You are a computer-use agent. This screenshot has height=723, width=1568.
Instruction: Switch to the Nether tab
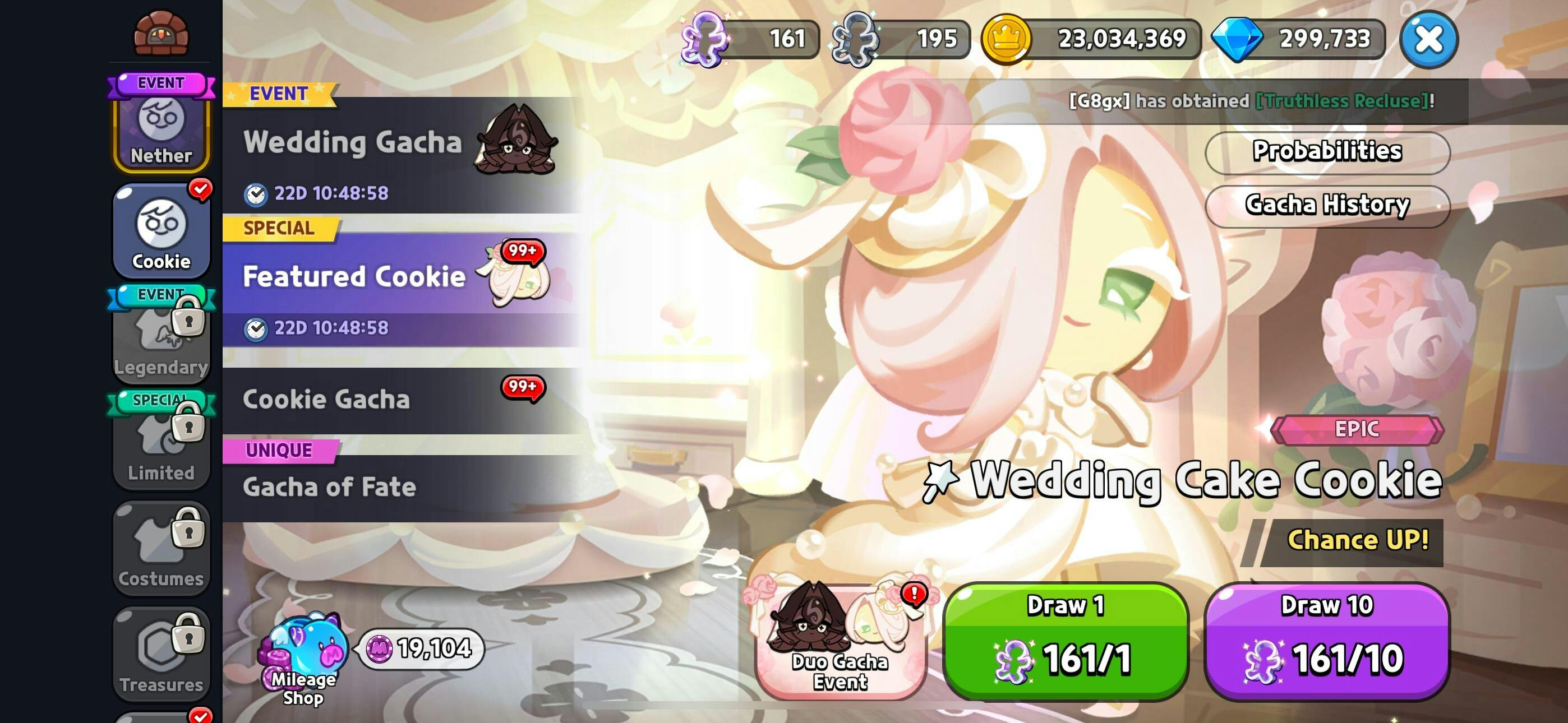(162, 129)
